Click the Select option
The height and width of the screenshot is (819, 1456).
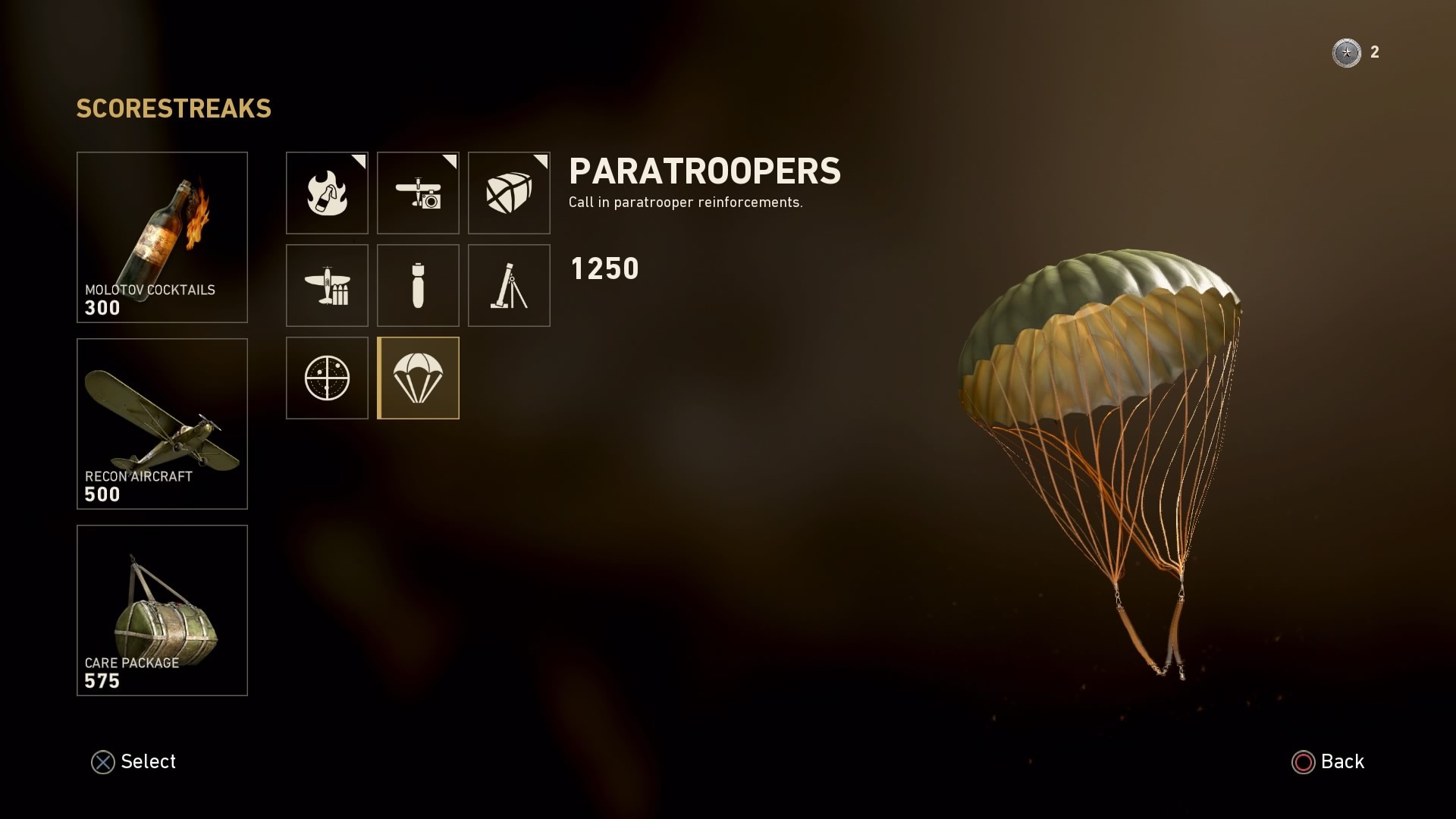[134, 761]
